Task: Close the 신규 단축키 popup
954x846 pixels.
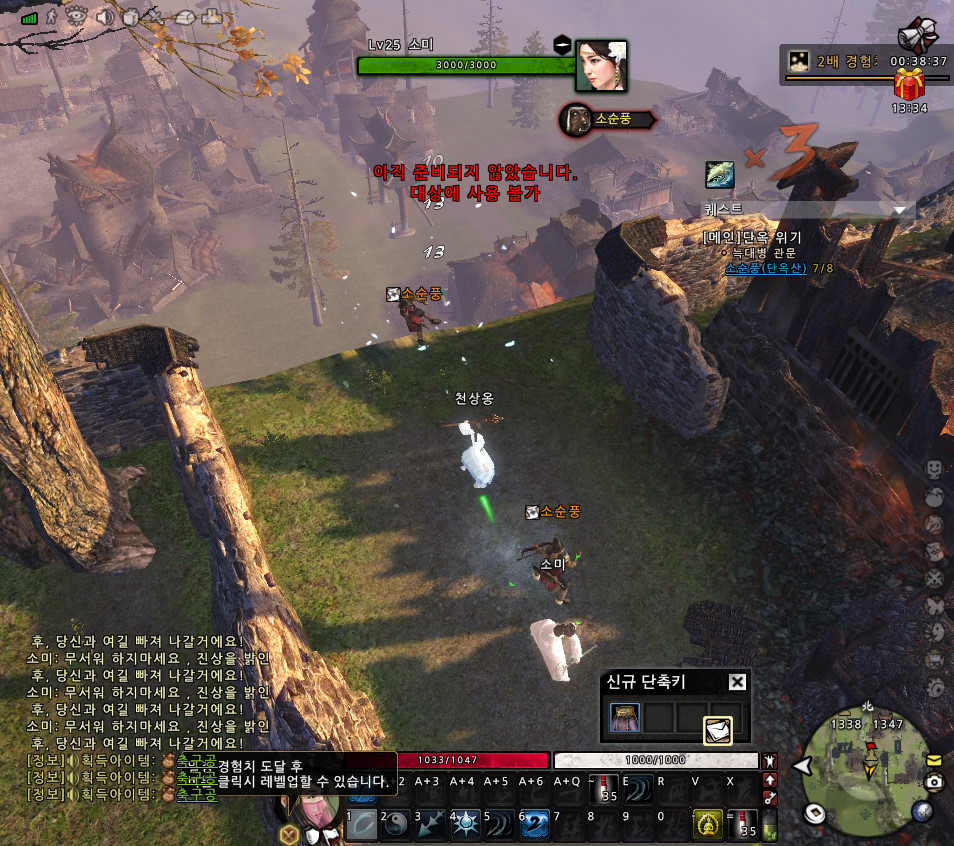Action: pyautogui.click(x=737, y=682)
